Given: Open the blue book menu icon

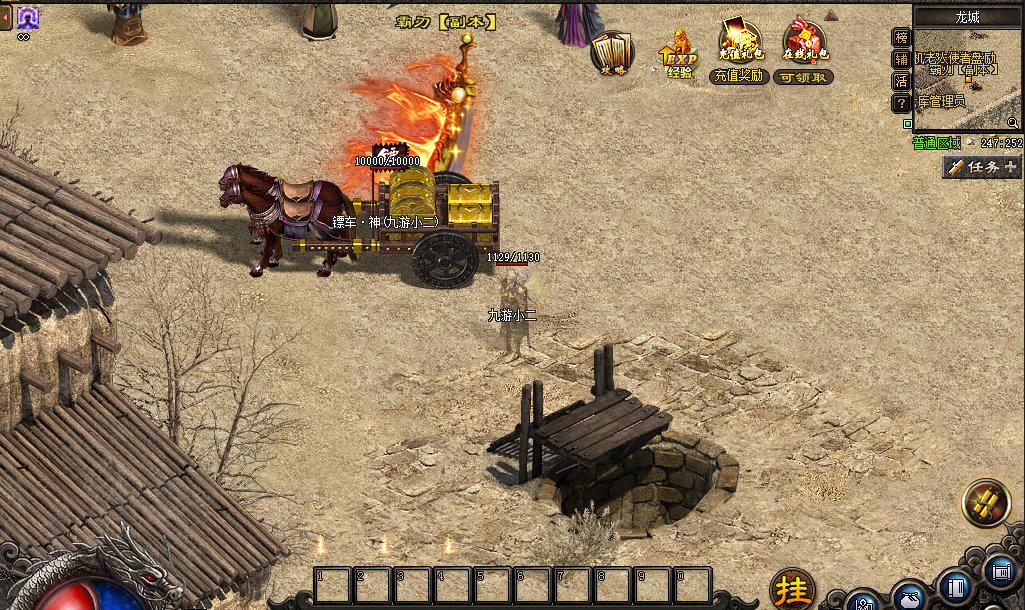Looking at the screenshot, I should coord(955,588).
